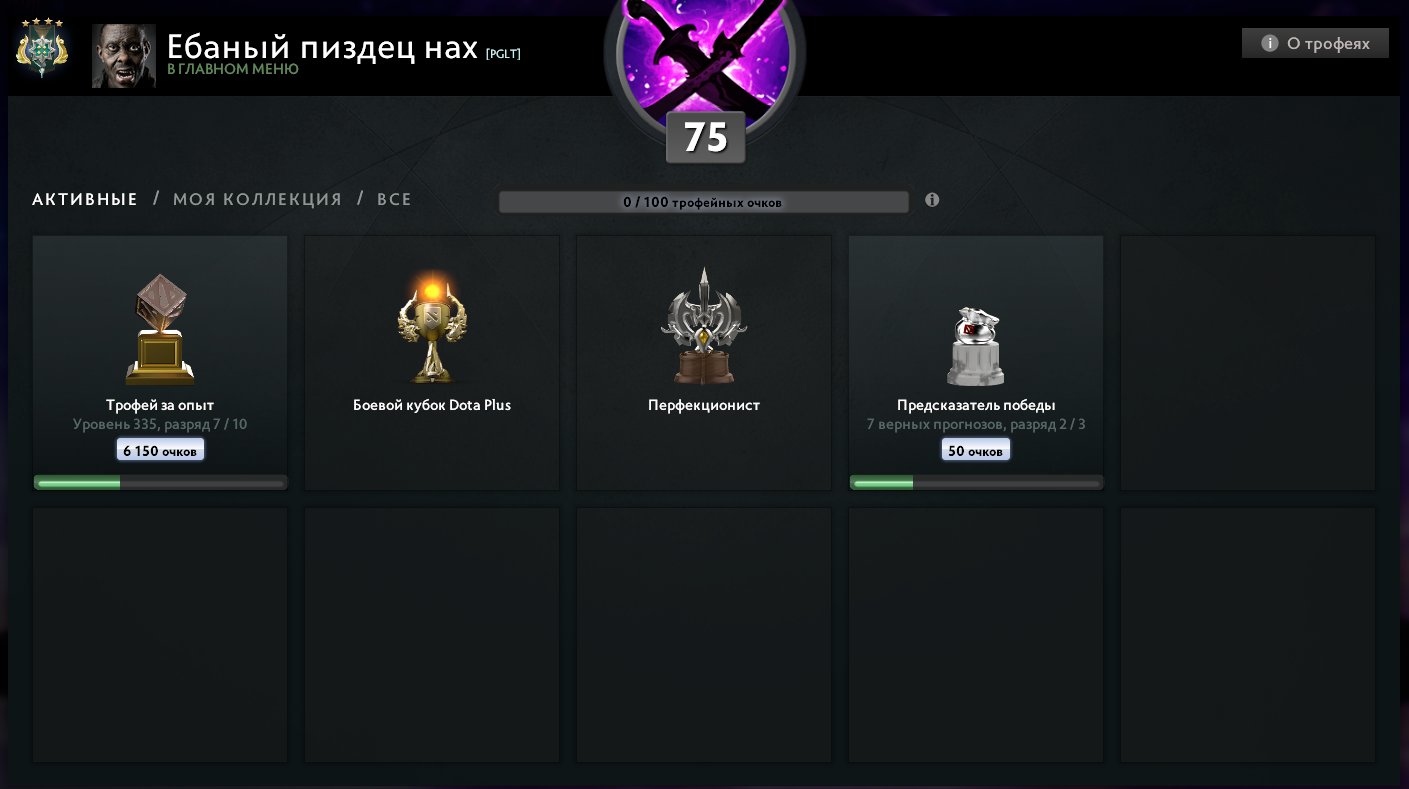Image resolution: width=1409 pixels, height=789 pixels.
Task: Select the 6 150 очков score badge
Action: [160, 449]
